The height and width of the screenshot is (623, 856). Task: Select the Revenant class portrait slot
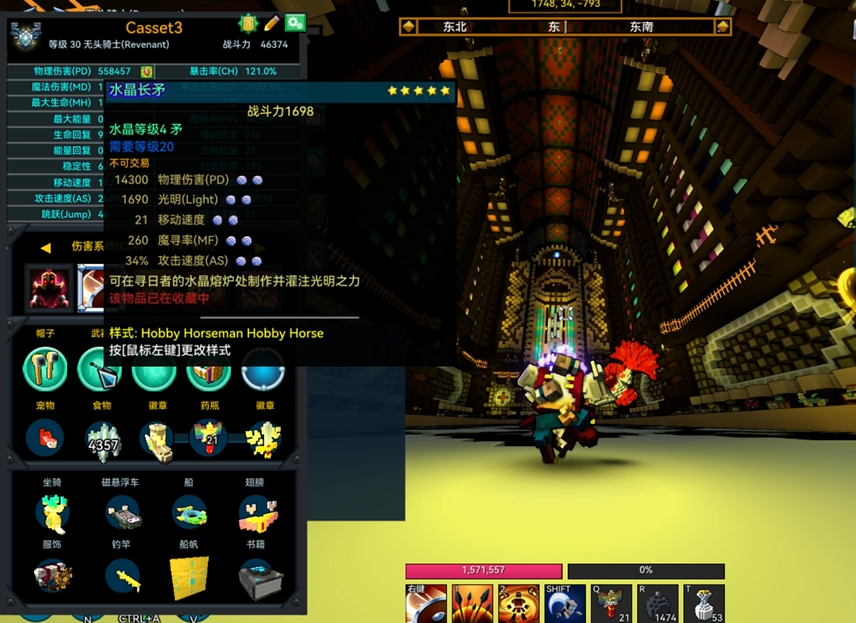tap(50, 288)
